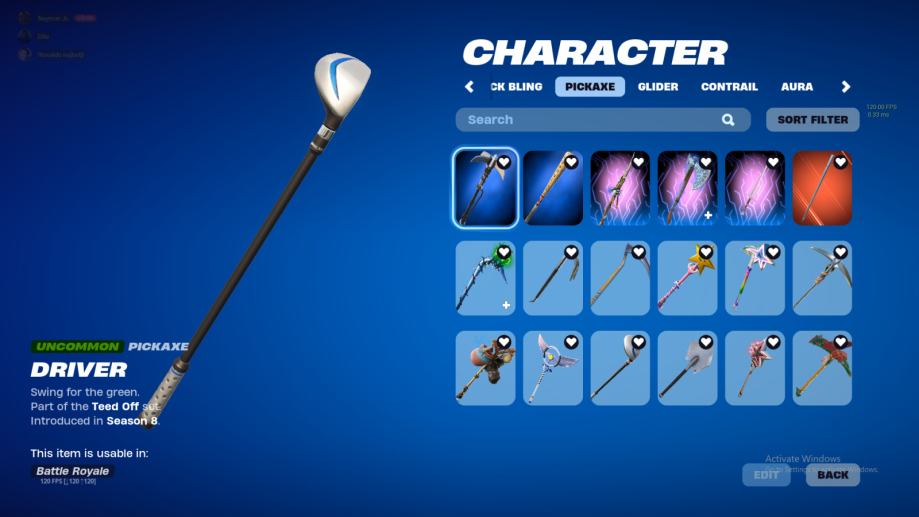
Task: Choose the yellow star wand pickaxe
Action: tap(687, 278)
